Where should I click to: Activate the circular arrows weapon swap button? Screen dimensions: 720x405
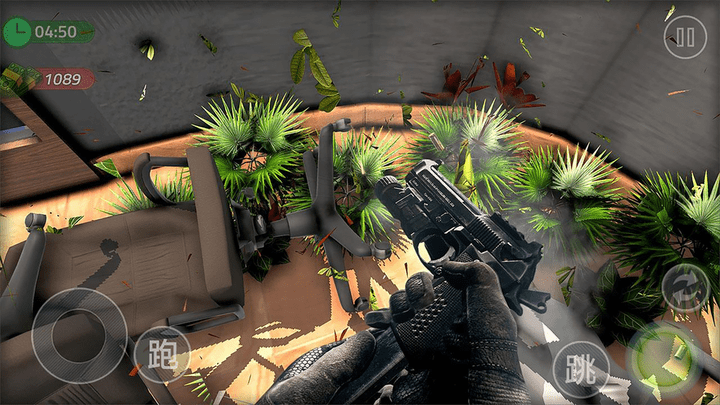[x=685, y=288]
